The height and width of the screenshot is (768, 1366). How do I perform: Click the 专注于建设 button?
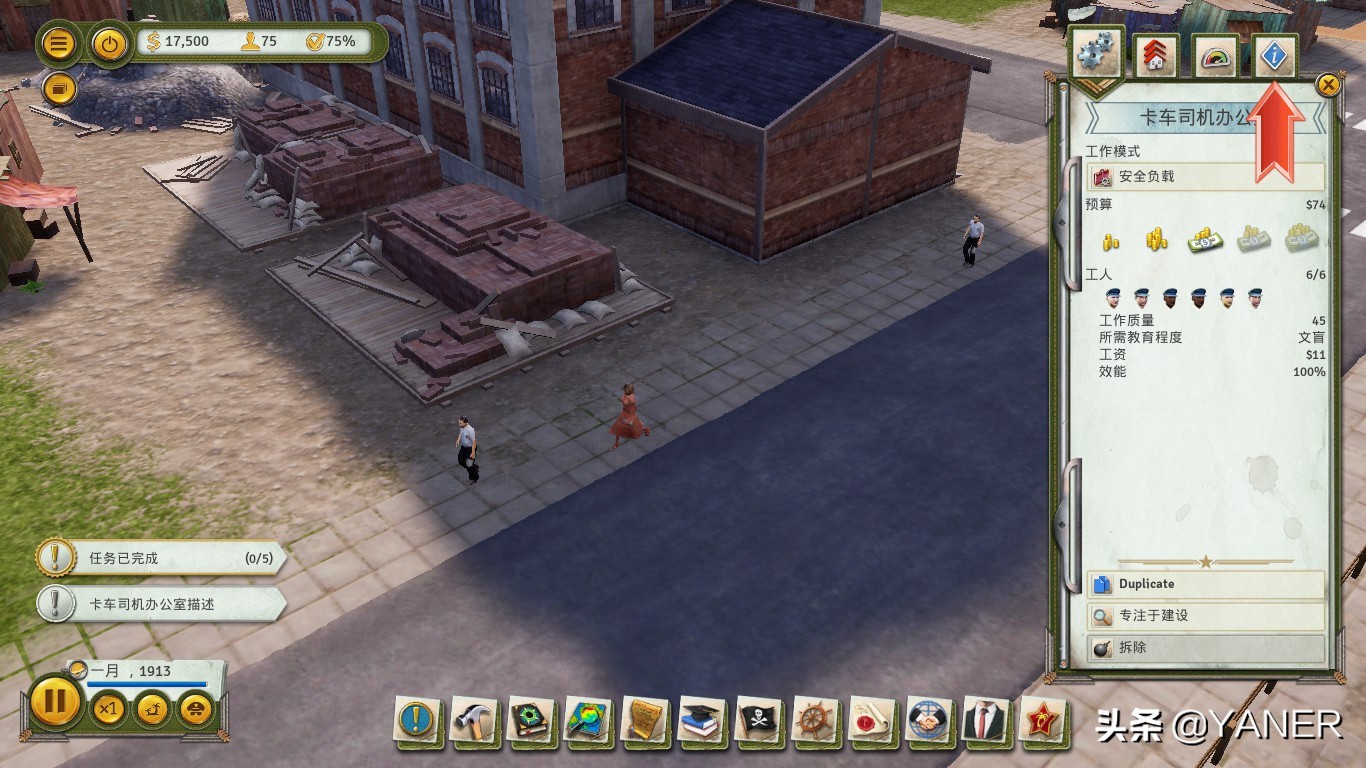1205,616
